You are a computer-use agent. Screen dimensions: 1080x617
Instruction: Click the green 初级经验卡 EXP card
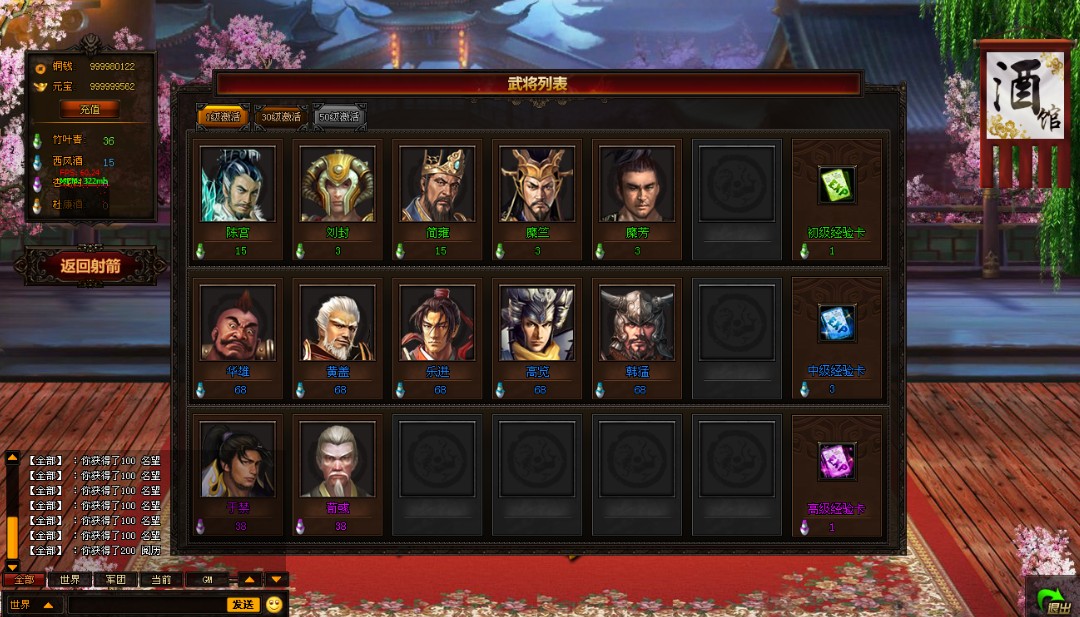click(837, 185)
